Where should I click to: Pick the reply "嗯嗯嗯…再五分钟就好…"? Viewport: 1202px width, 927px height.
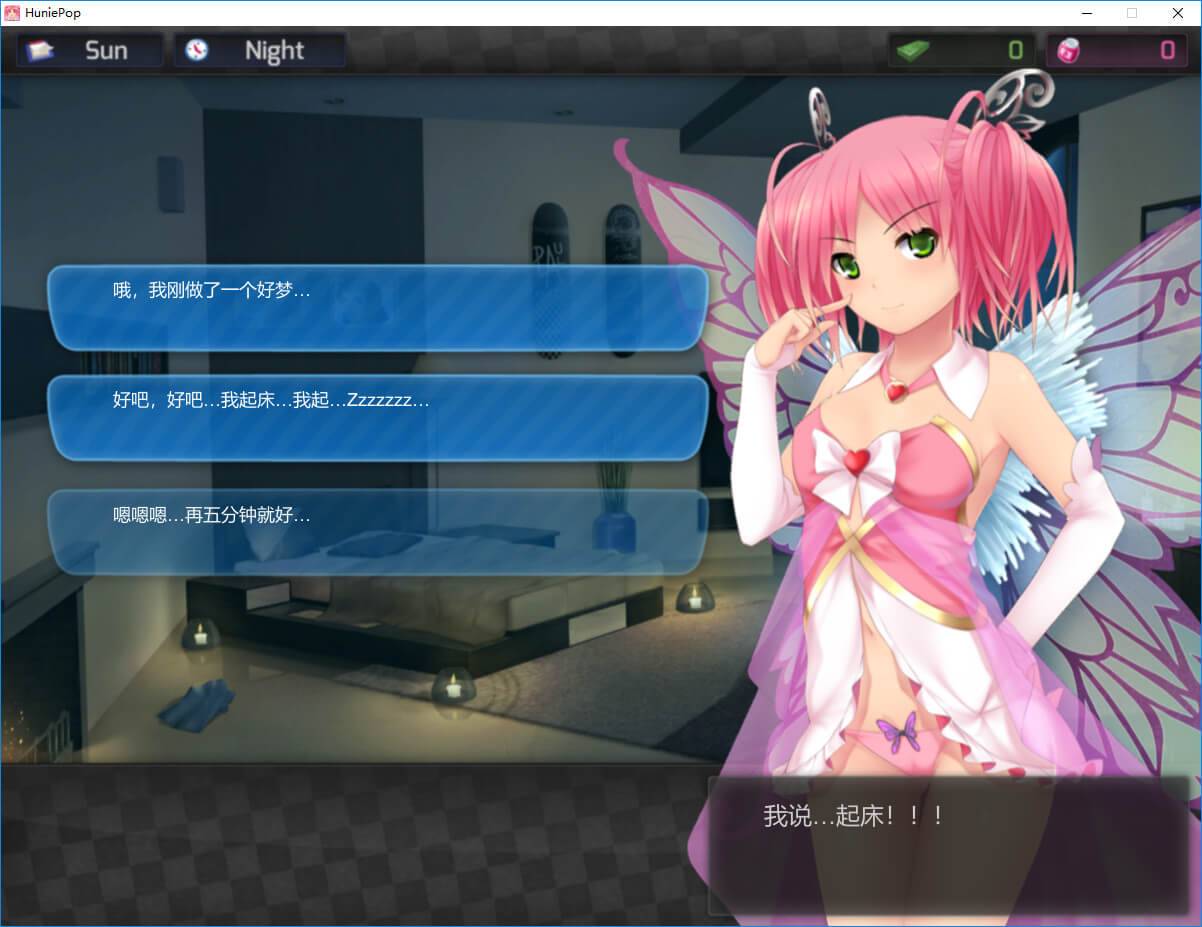378,531
